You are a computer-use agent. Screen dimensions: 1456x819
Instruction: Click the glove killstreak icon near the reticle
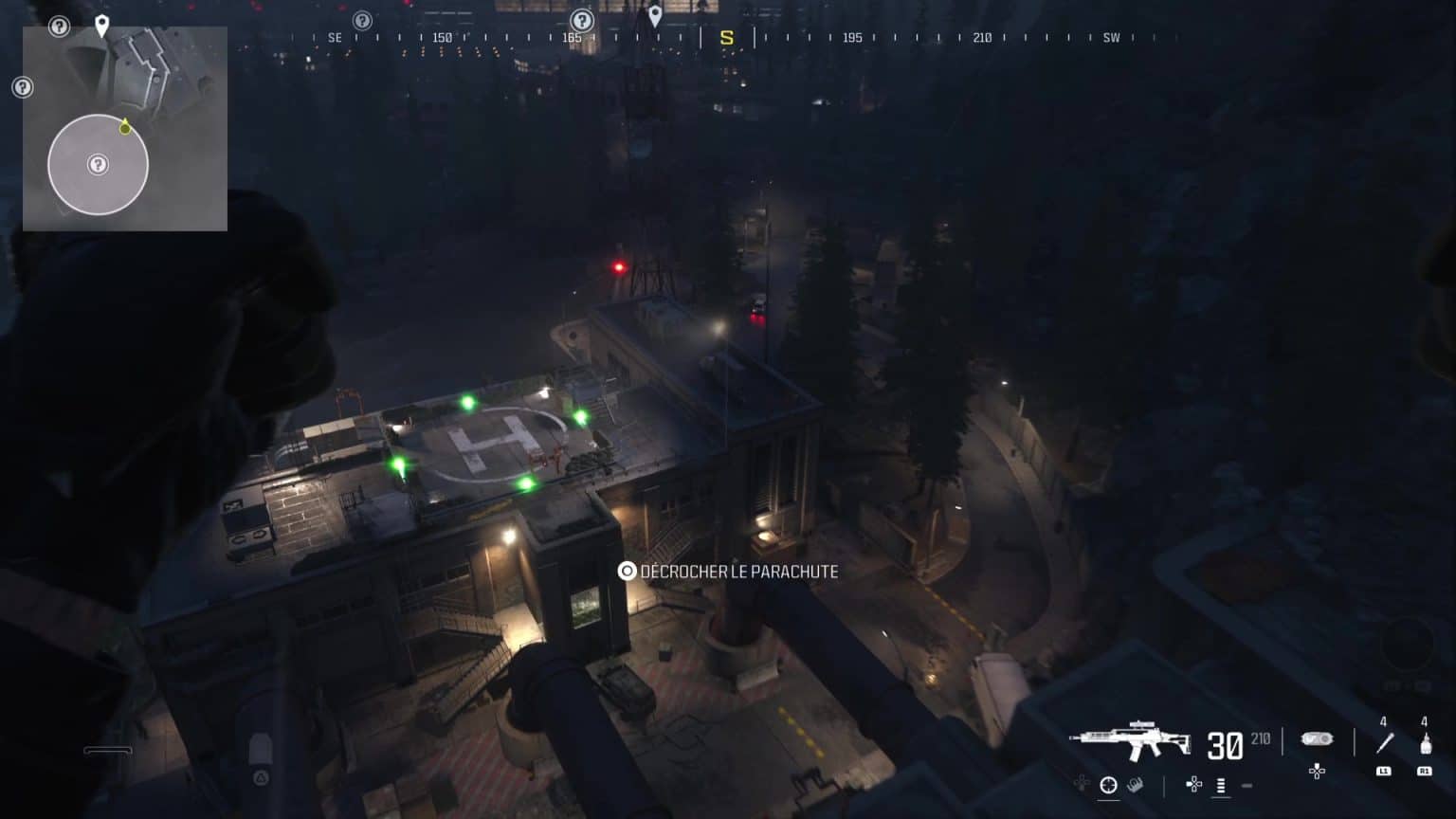(x=1137, y=786)
